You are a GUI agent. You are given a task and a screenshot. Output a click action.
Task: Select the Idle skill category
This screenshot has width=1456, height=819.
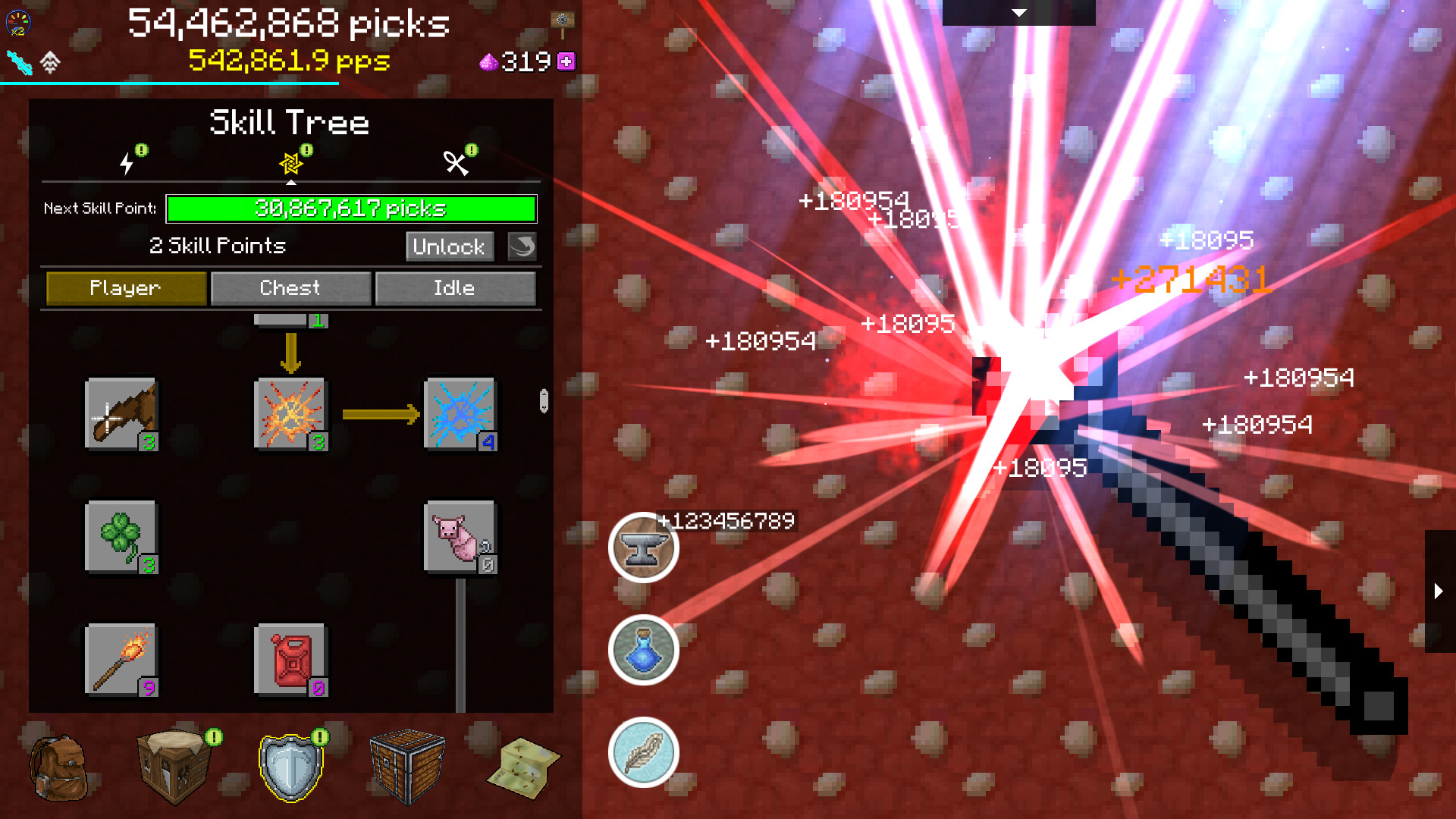click(x=456, y=288)
